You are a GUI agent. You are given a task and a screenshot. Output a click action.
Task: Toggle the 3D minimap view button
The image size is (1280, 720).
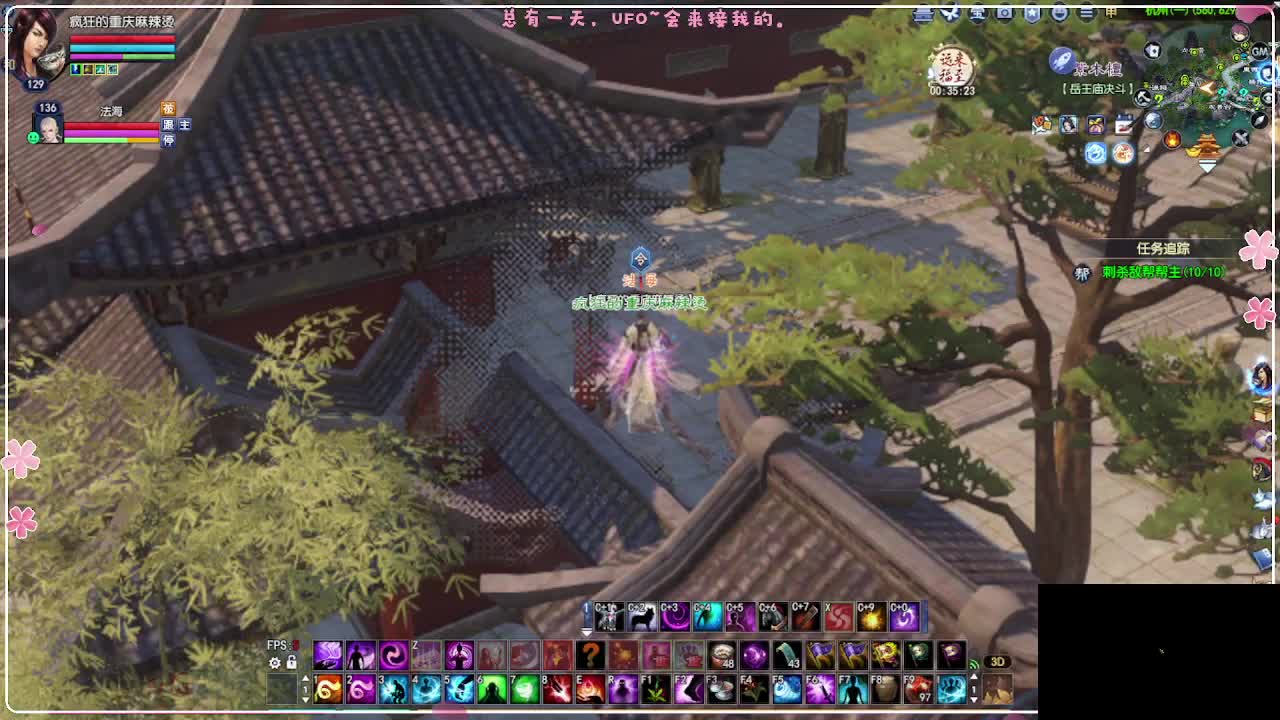(999, 662)
